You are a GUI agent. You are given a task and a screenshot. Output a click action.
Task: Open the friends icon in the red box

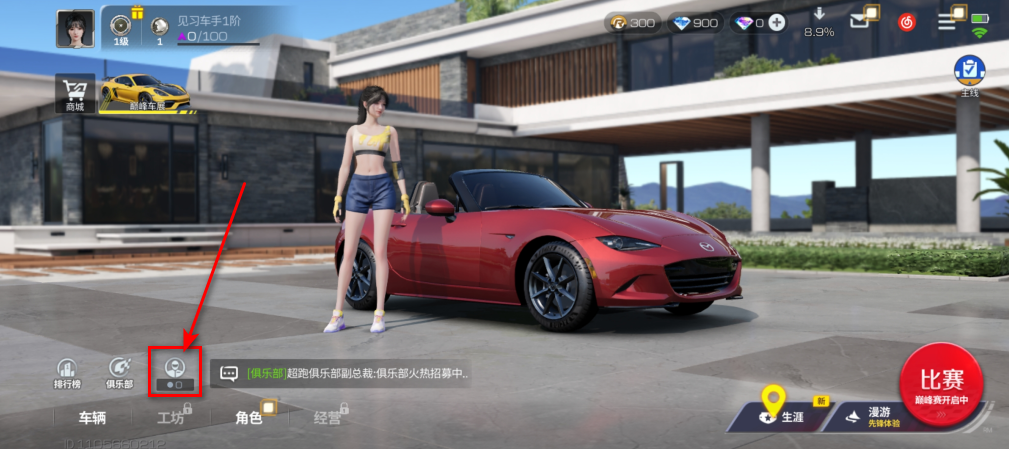[175, 371]
